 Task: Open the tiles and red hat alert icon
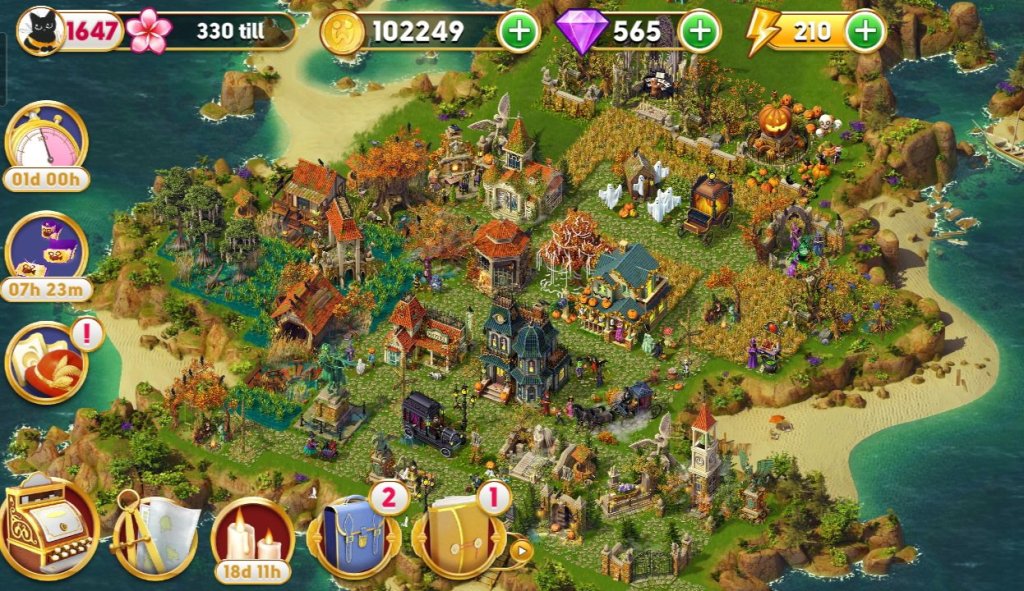46,360
